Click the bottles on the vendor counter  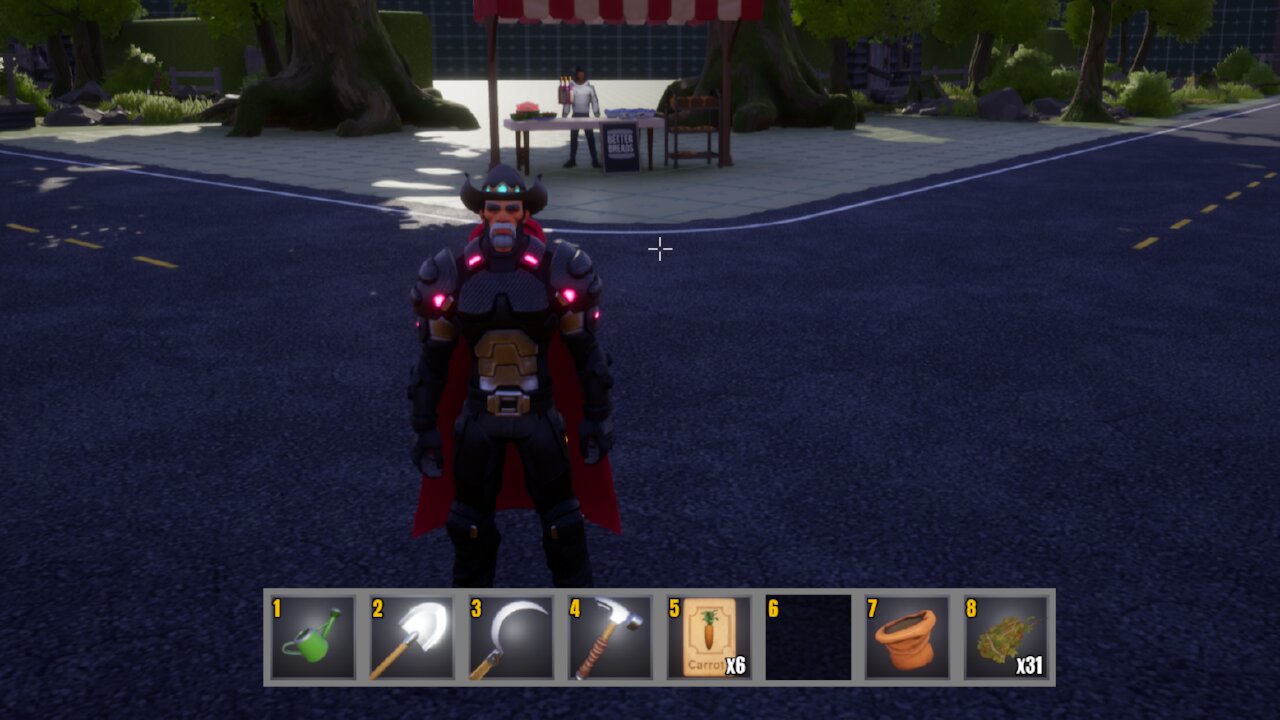point(565,88)
